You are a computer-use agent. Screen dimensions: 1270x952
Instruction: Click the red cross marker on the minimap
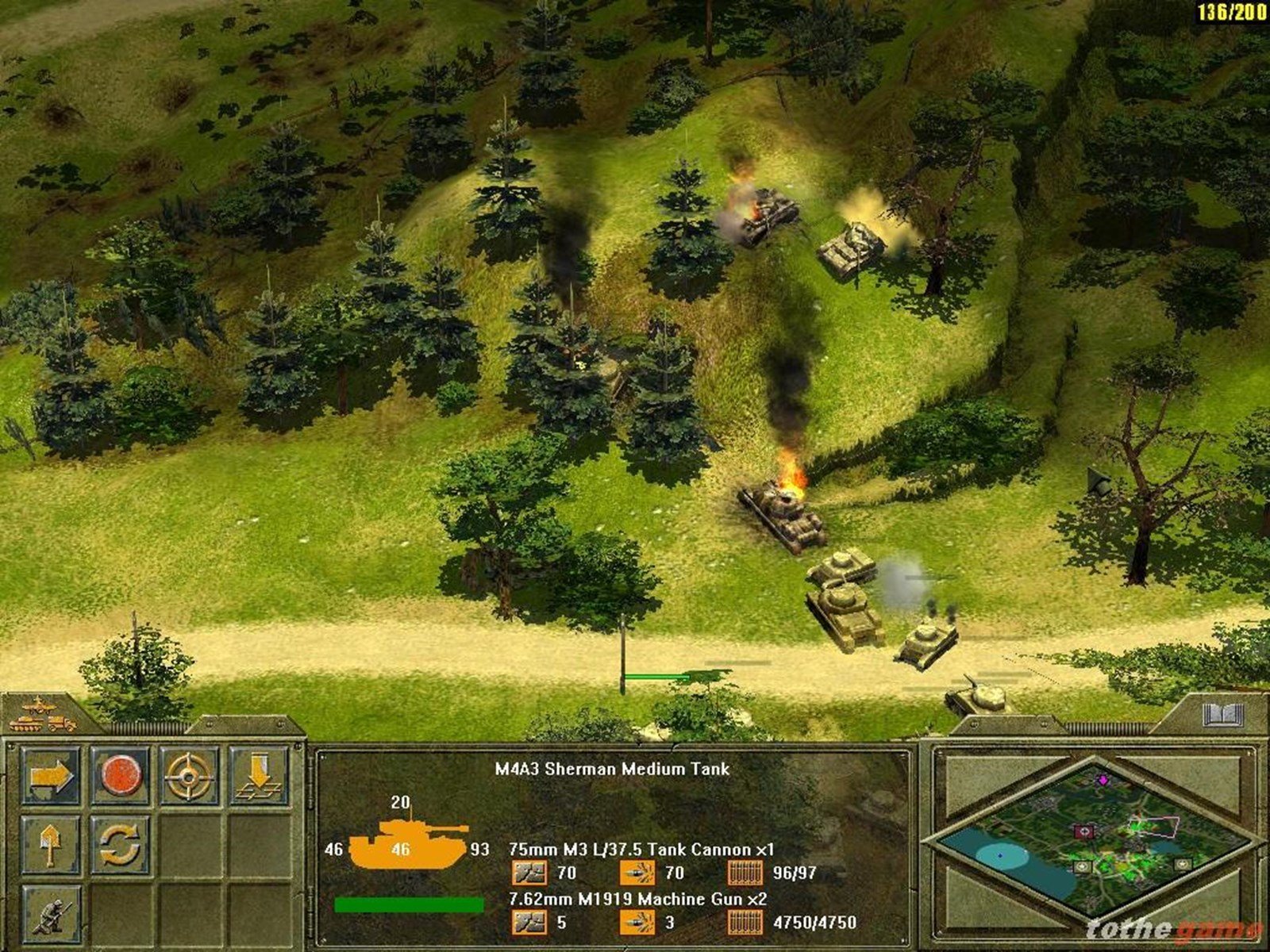(x=1084, y=831)
